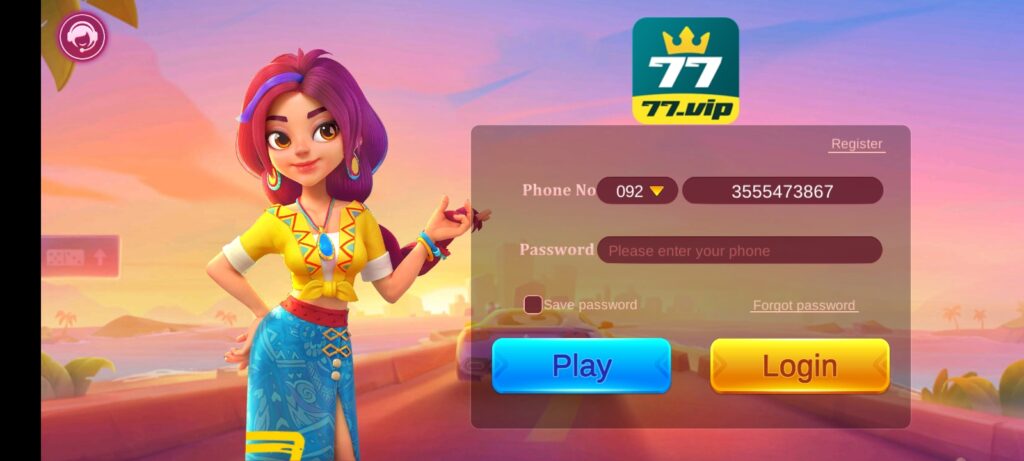Click the blue Play button
This screenshot has height=461, width=1024.
tap(581, 366)
